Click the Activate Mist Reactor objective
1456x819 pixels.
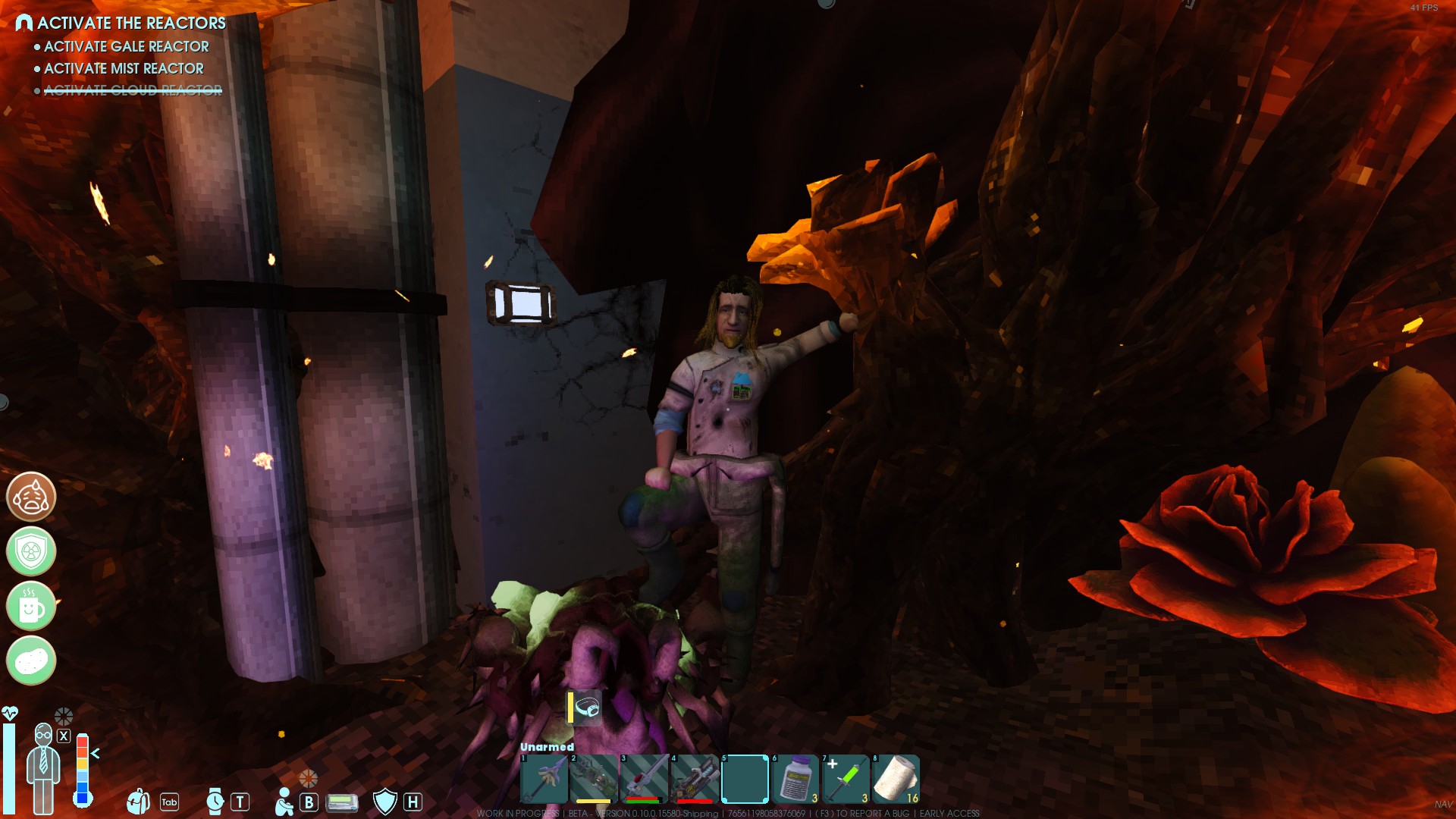click(x=124, y=68)
